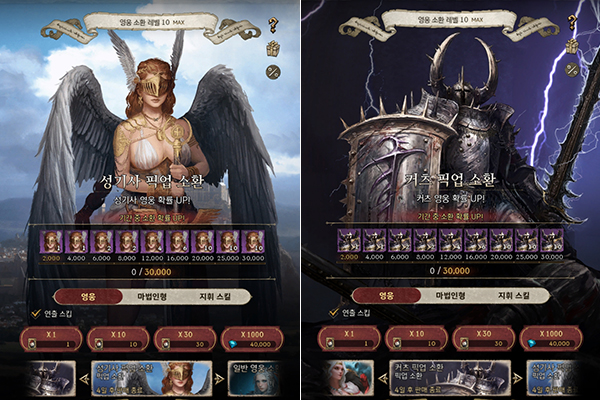Summon X10 in the 성기사 pickup panel
Image resolution: width=600 pixels, height=400 pixels.
(118, 338)
